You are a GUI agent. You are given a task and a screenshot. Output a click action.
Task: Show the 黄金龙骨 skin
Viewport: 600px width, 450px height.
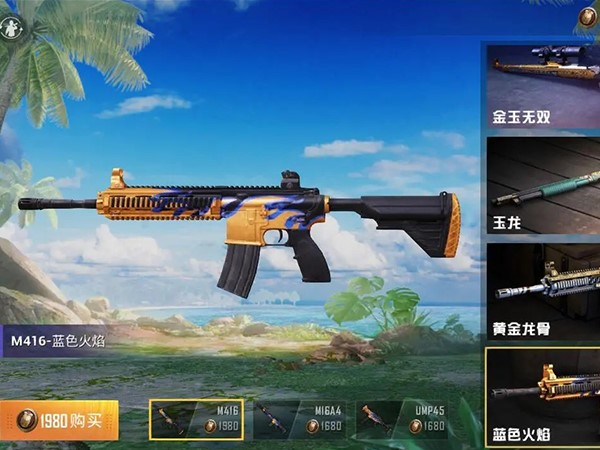(x=542, y=290)
